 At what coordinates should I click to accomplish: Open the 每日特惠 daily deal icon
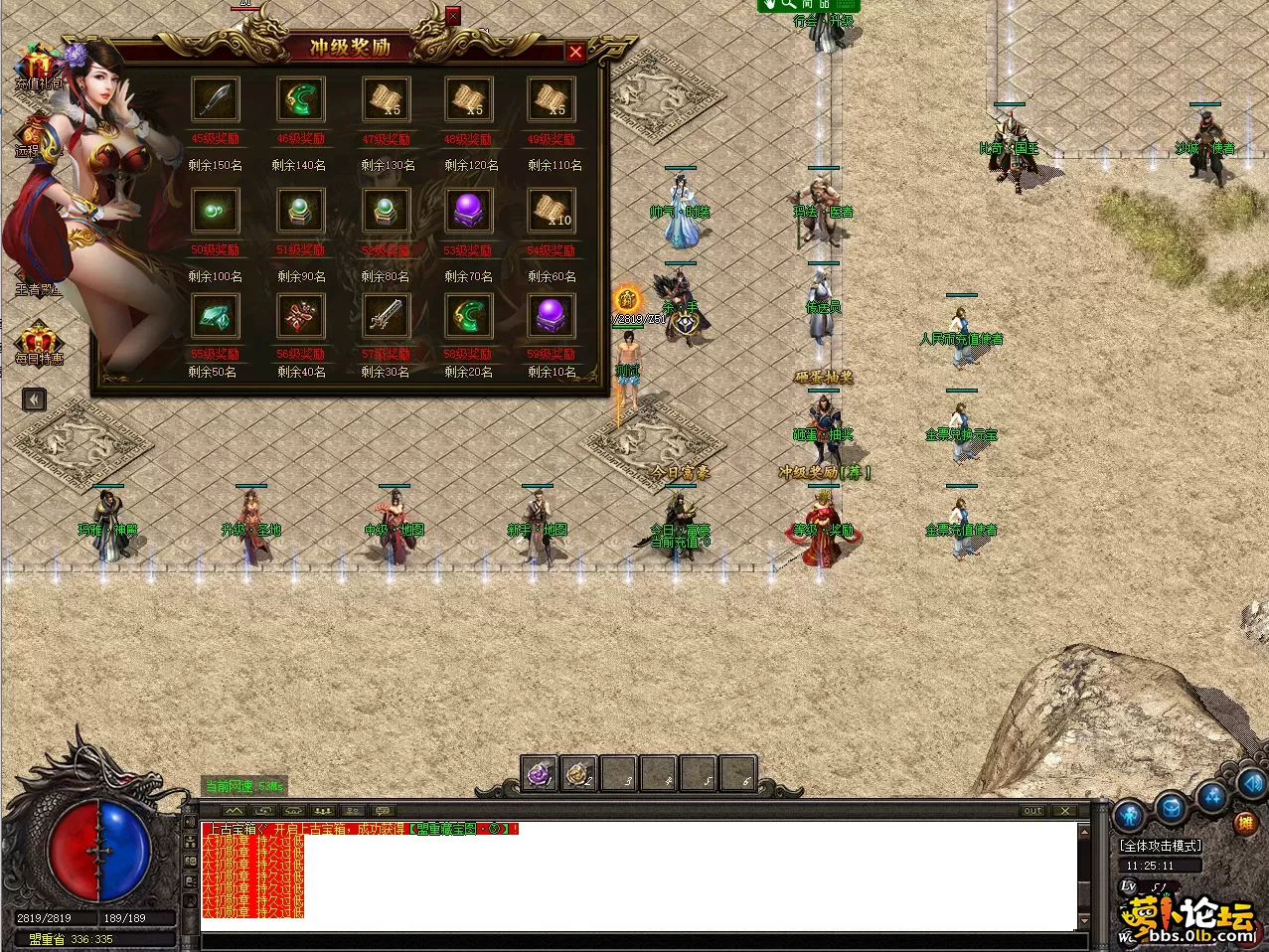[x=39, y=343]
